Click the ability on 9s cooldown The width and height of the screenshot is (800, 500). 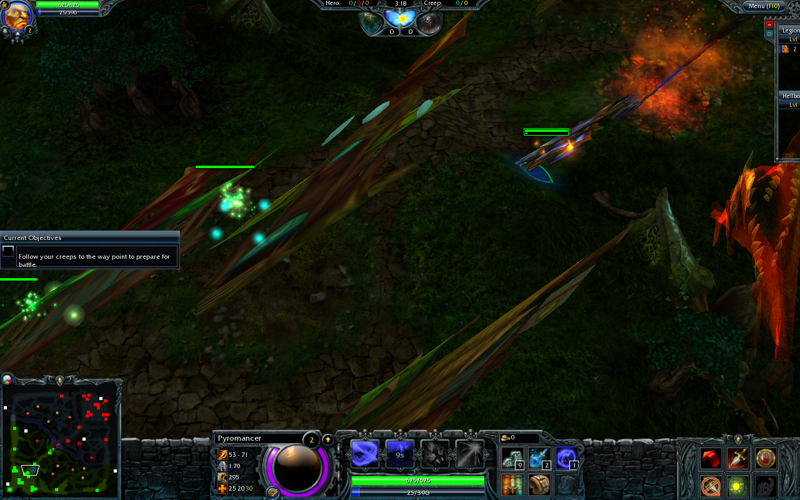click(x=400, y=454)
